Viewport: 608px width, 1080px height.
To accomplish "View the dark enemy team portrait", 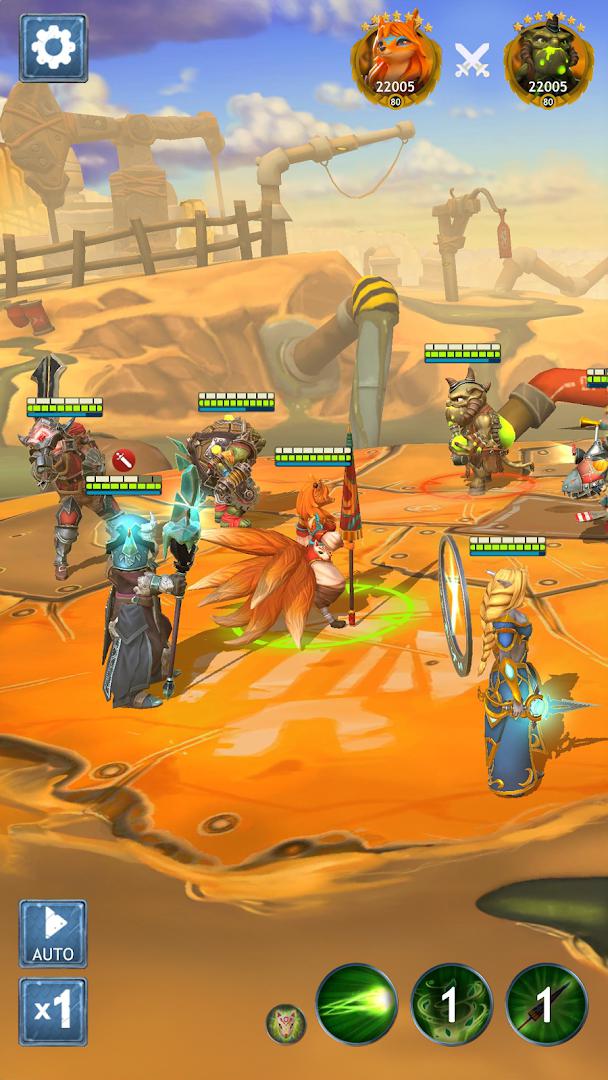I will [x=548, y=65].
